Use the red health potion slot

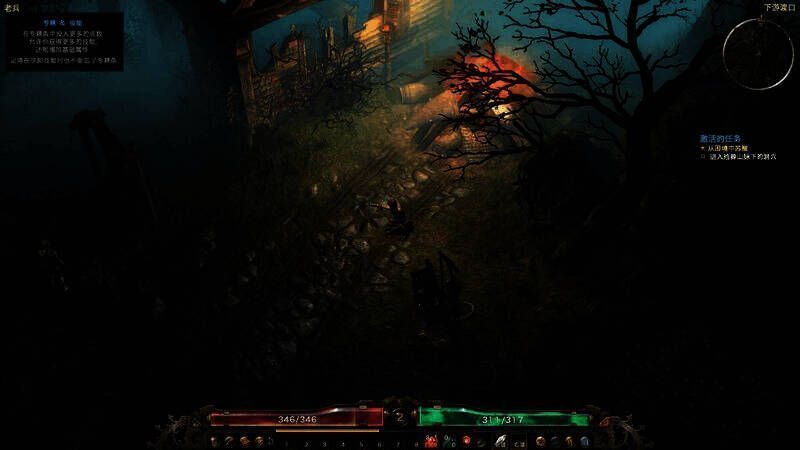(431, 441)
